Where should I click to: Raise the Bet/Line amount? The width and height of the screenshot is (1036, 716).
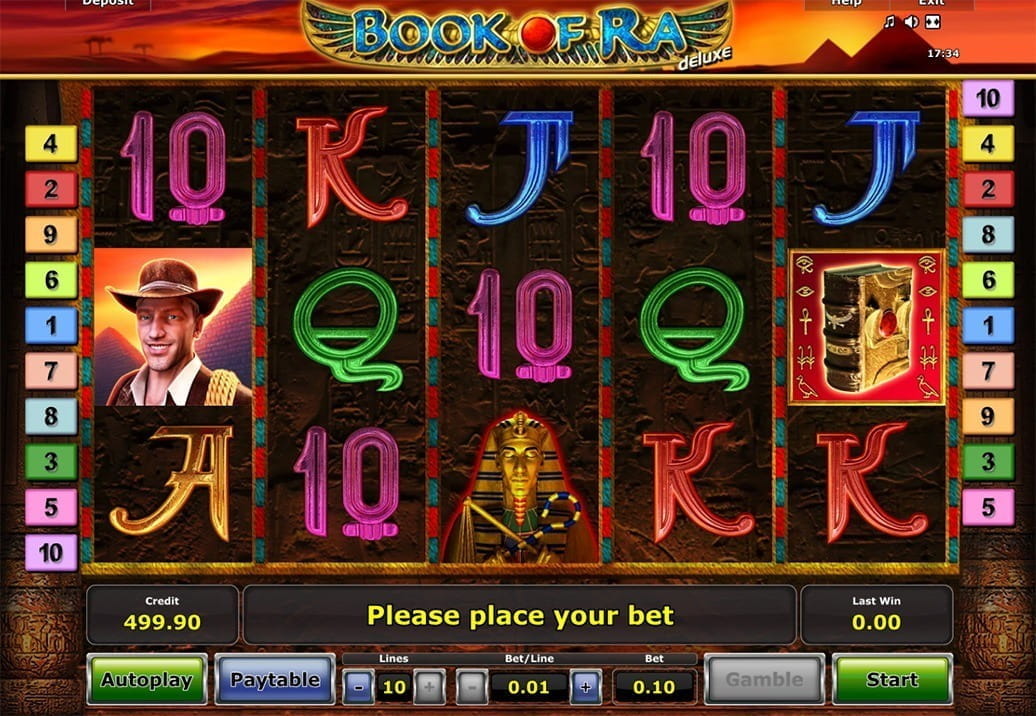(x=585, y=687)
